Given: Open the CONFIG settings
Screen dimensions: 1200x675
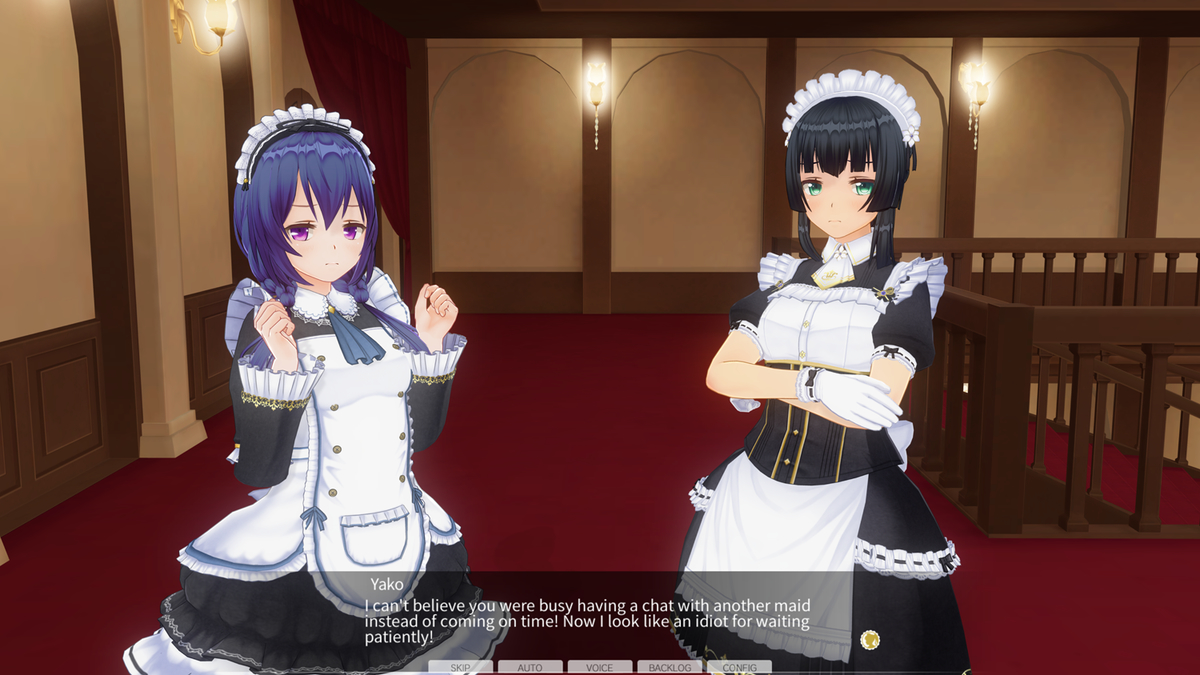Looking at the screenshot, I should (x=739, y=667).
